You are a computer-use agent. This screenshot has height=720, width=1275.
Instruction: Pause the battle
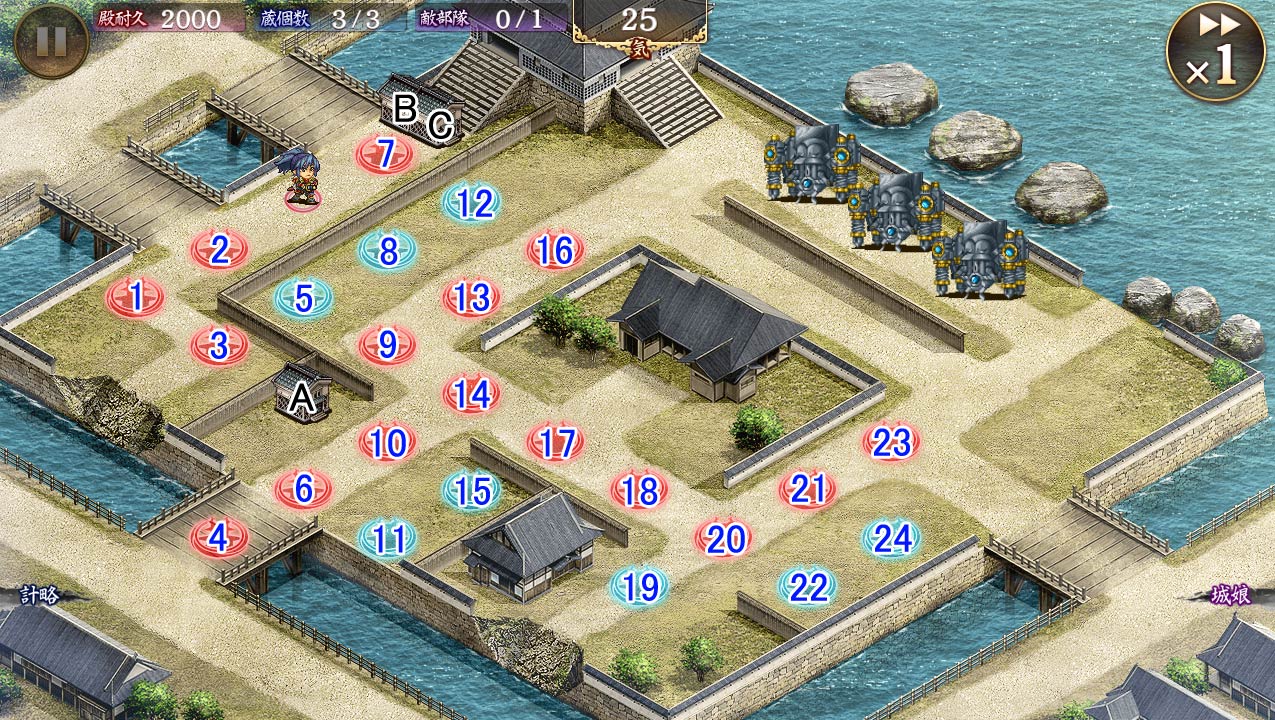pyautogui.click(x=51, y=41)
